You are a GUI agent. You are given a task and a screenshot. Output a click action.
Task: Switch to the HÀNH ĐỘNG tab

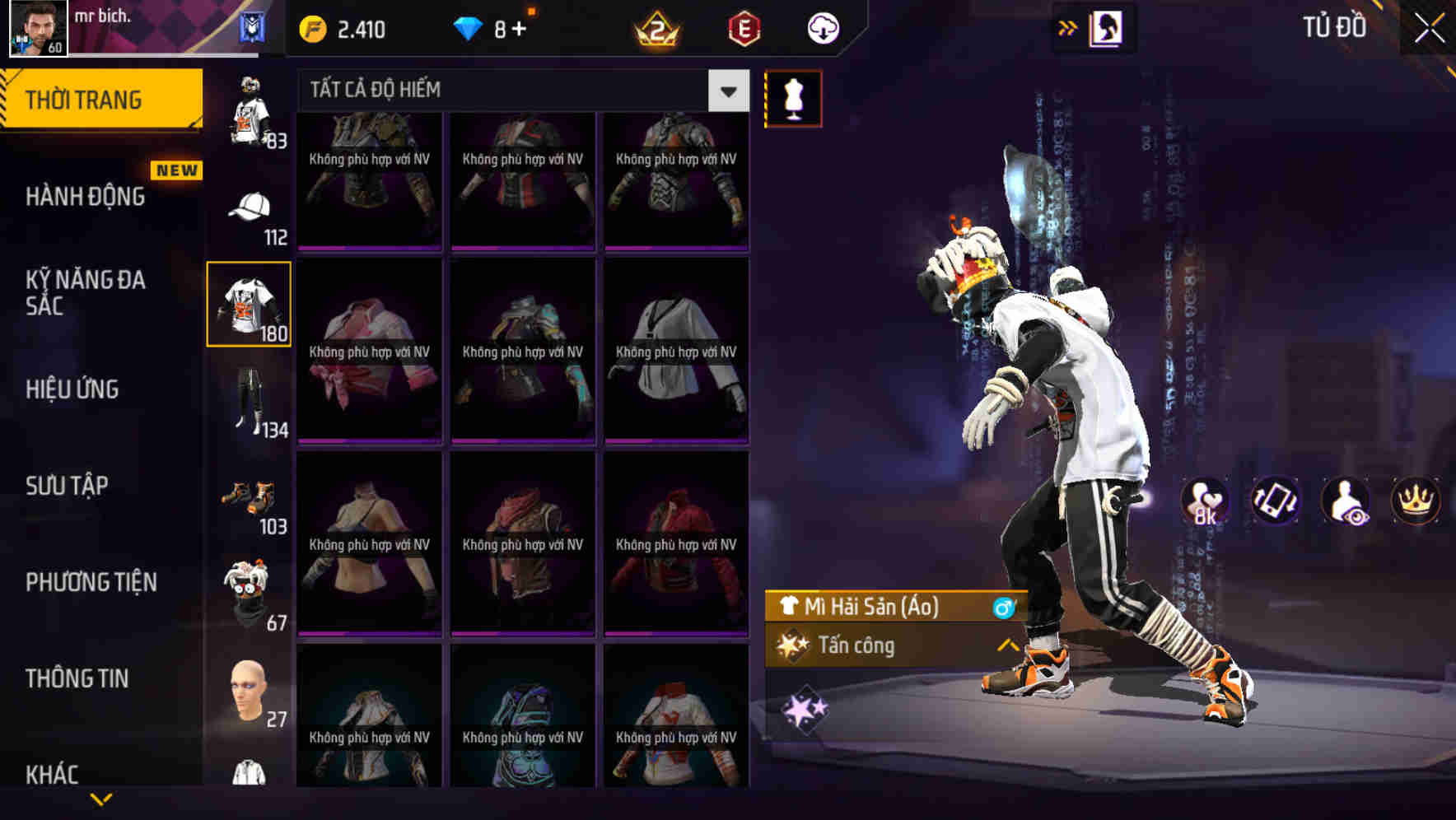86,196
